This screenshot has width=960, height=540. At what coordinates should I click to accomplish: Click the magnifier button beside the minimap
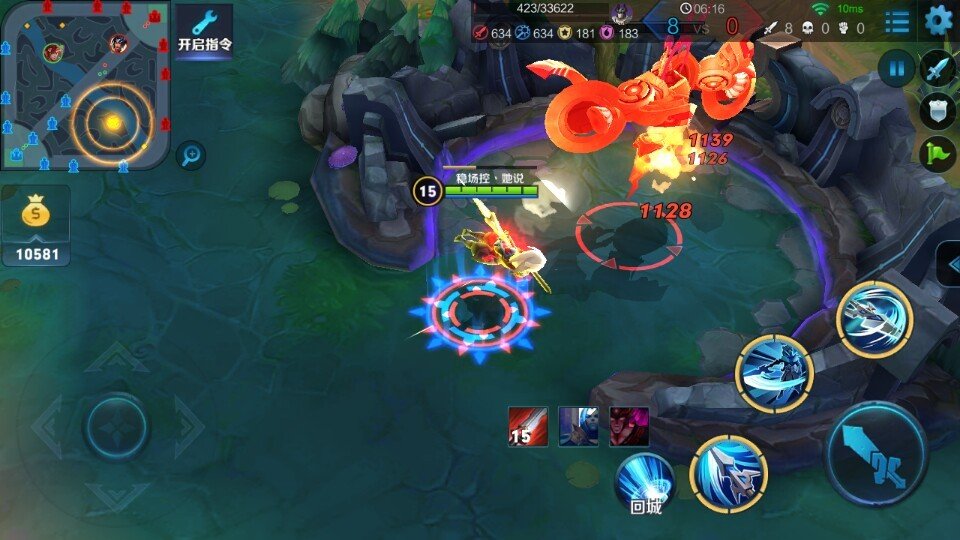[190, 155]
